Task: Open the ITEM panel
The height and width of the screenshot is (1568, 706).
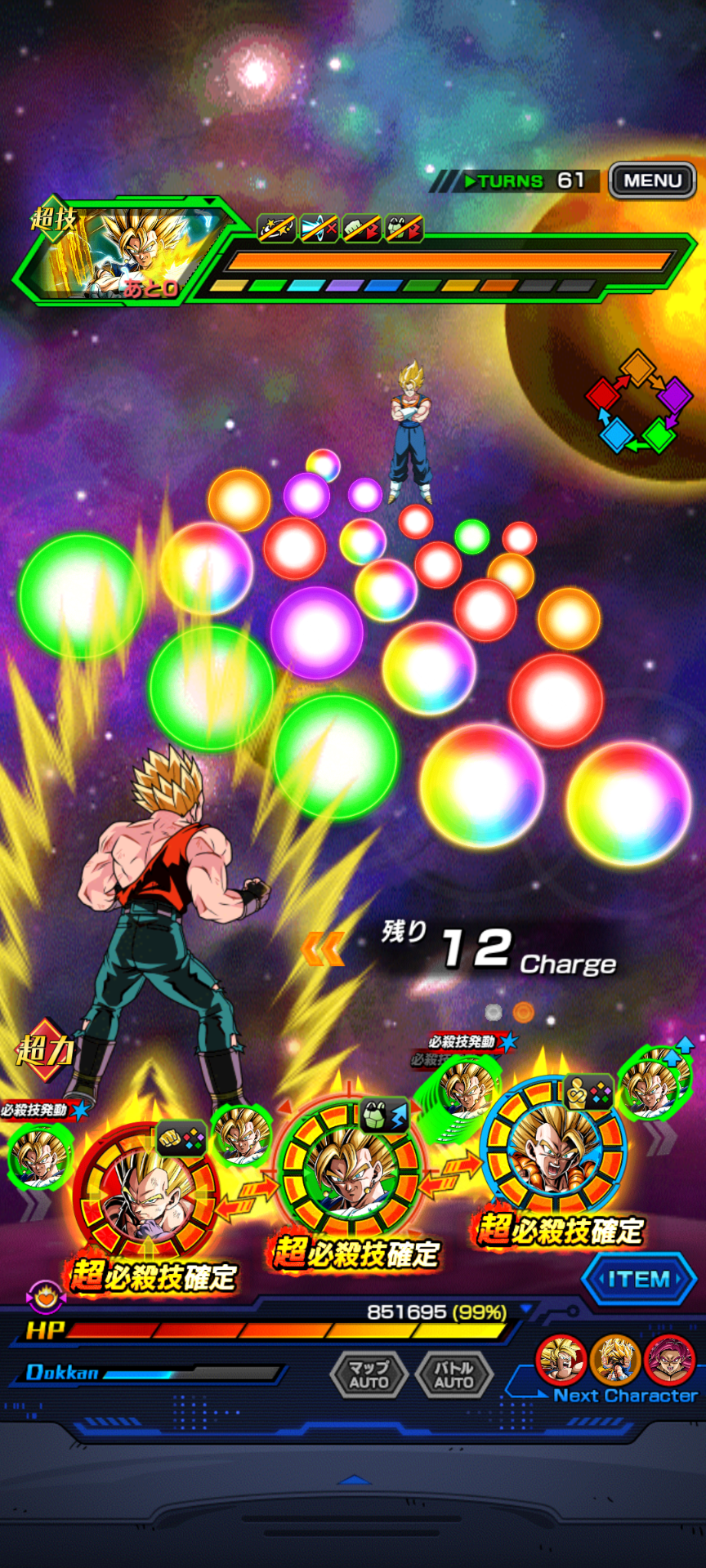Action: click(639, 1280)
